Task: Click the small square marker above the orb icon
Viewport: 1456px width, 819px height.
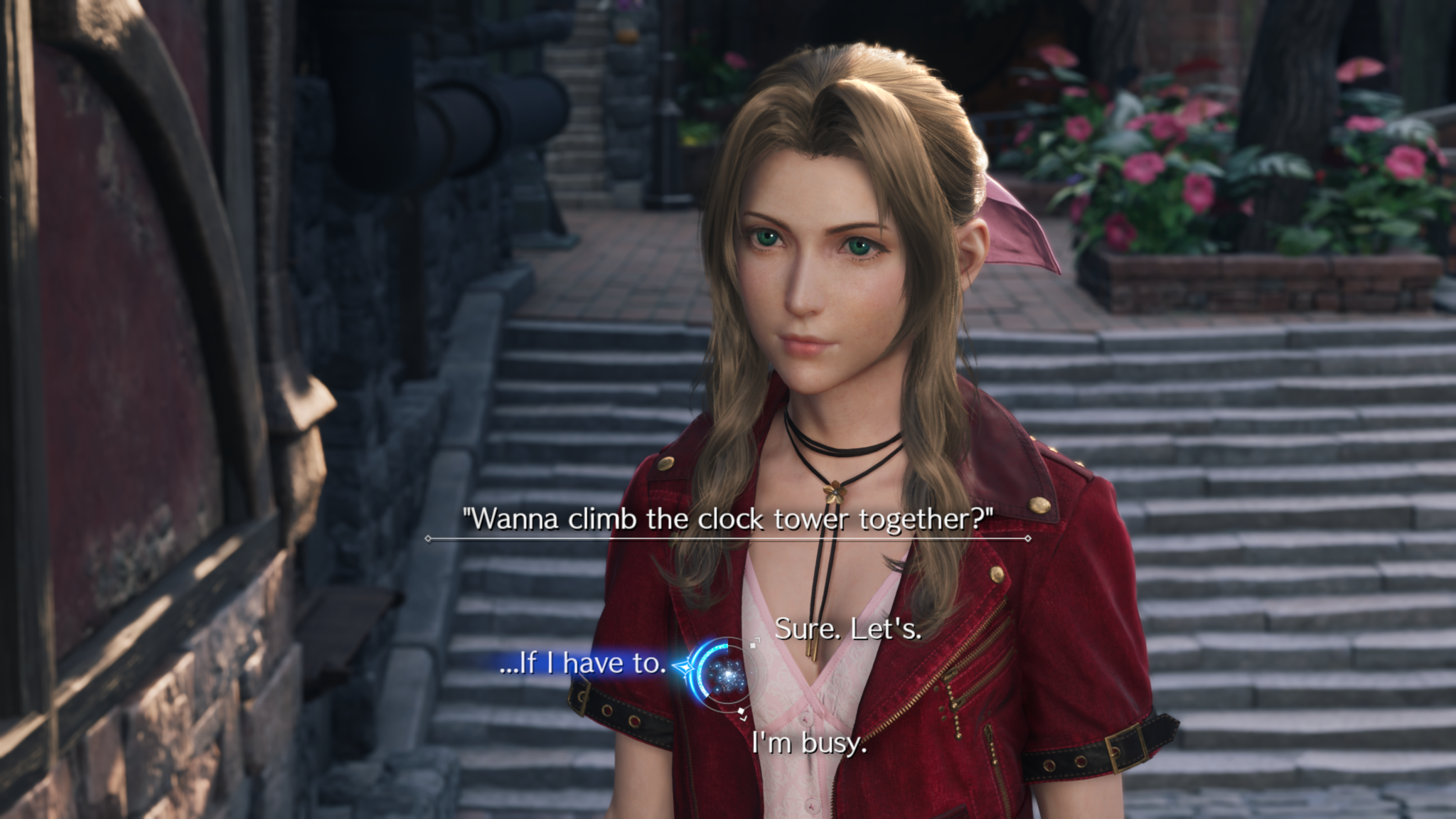Action: pyautogui.click(x=753, y=646)
